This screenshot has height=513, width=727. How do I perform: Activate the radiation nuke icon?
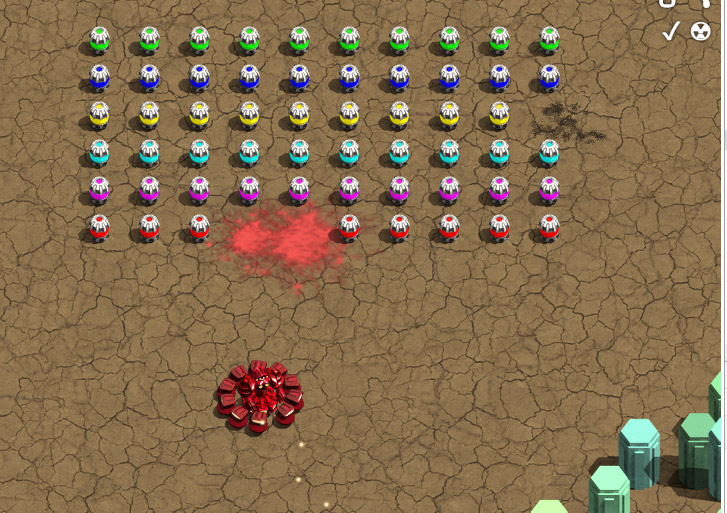(x=700, y=32)
